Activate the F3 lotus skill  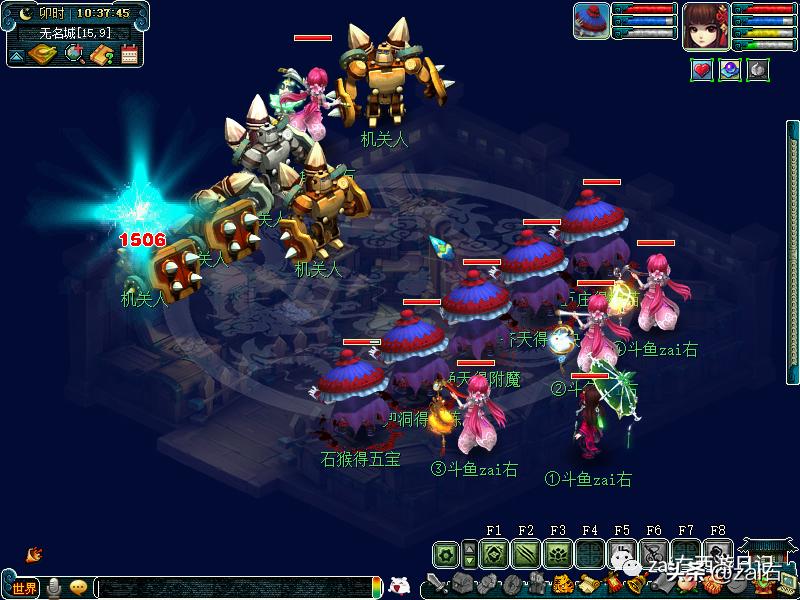[557, 554]
